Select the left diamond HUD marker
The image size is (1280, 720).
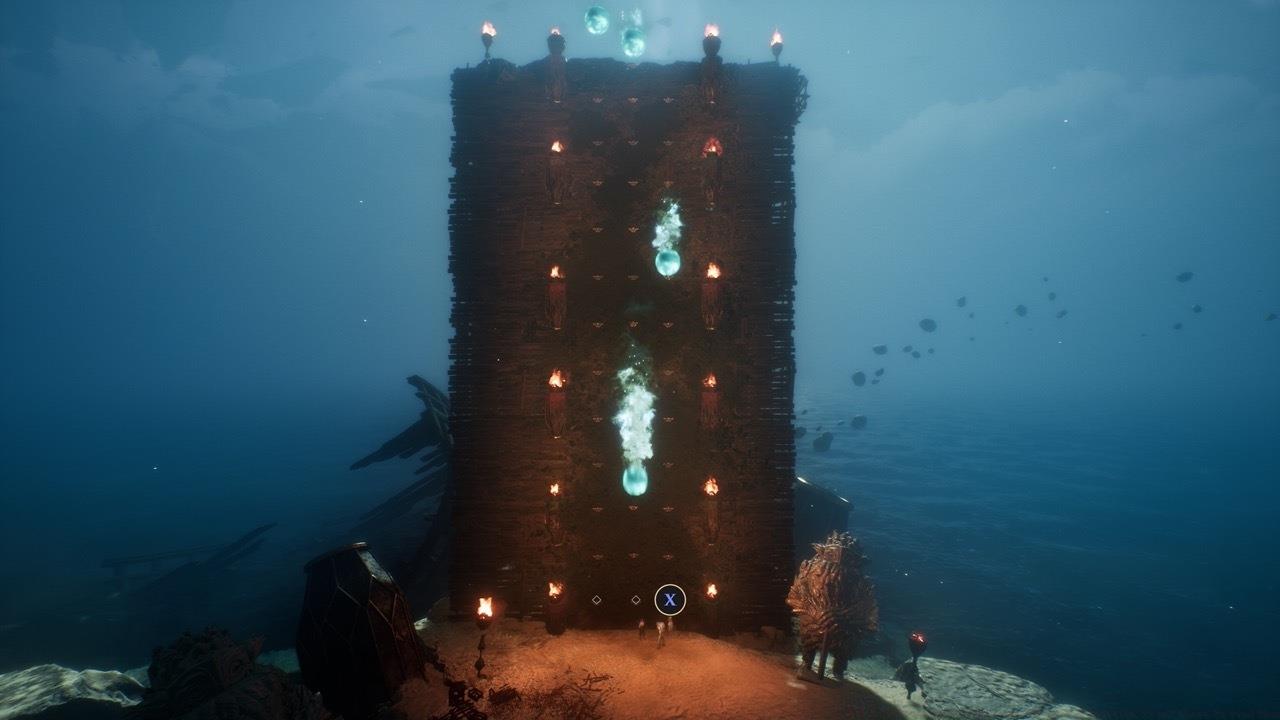[x=596, y=600]
